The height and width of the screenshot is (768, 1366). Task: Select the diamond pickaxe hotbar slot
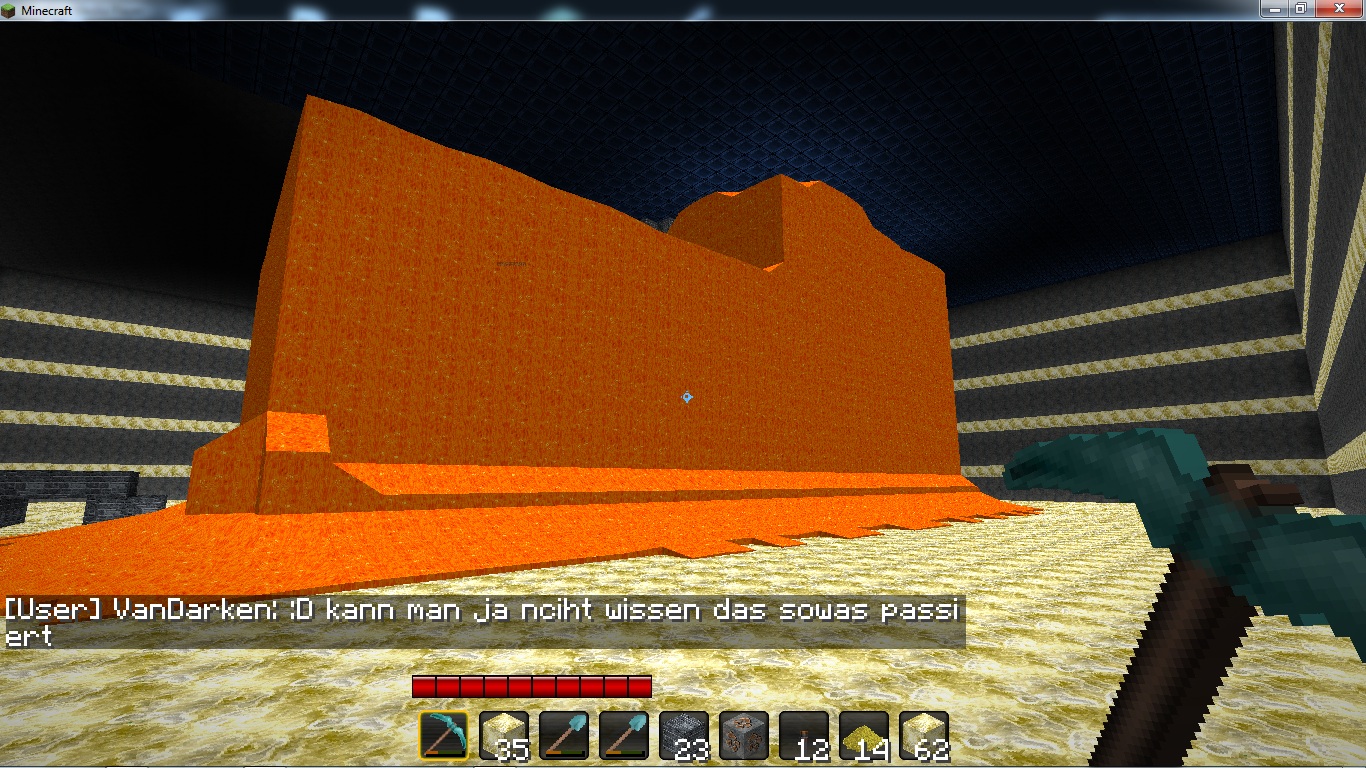pos(444,736)
